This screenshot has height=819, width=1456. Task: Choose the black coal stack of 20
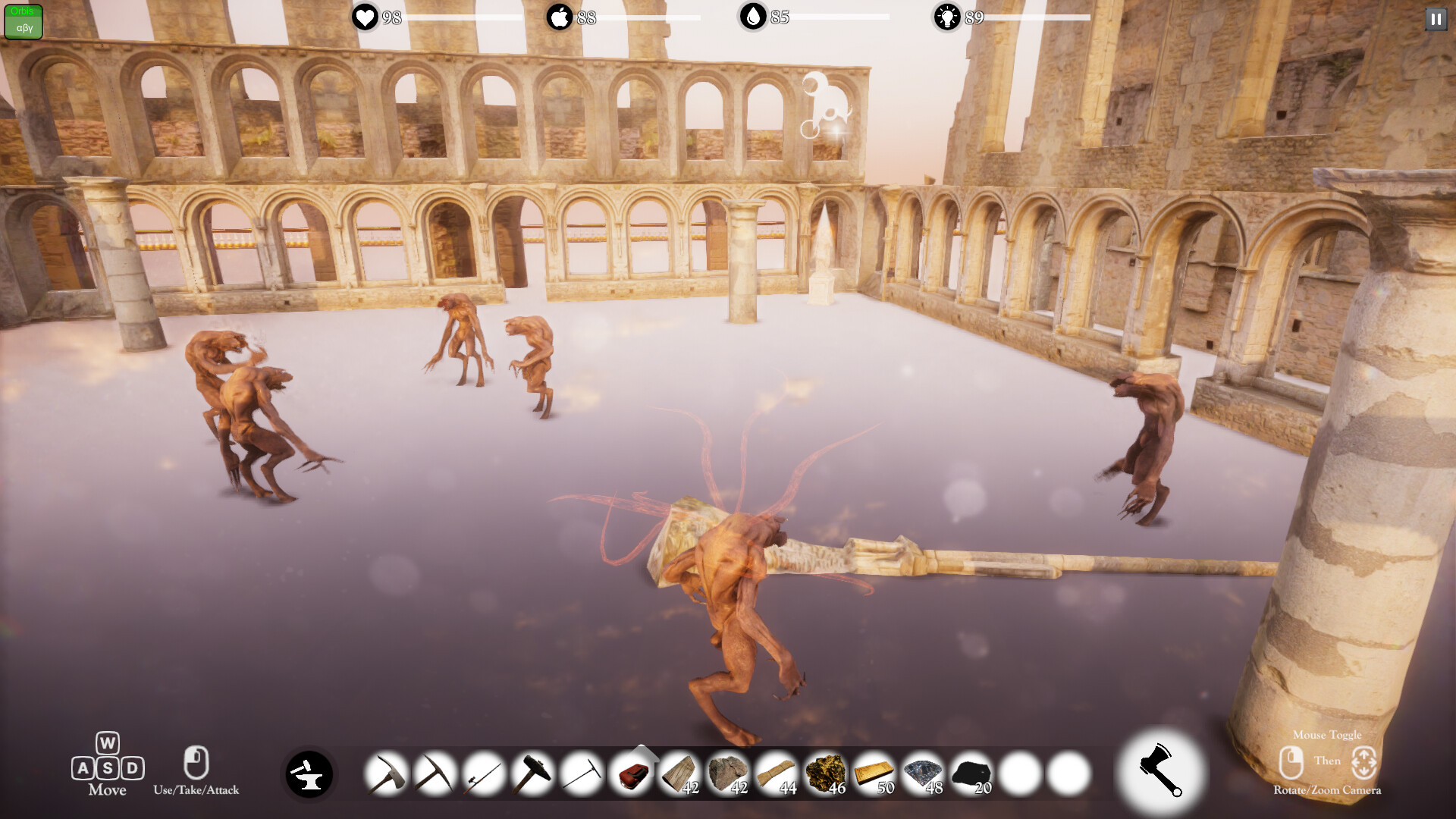click(971, 774)
